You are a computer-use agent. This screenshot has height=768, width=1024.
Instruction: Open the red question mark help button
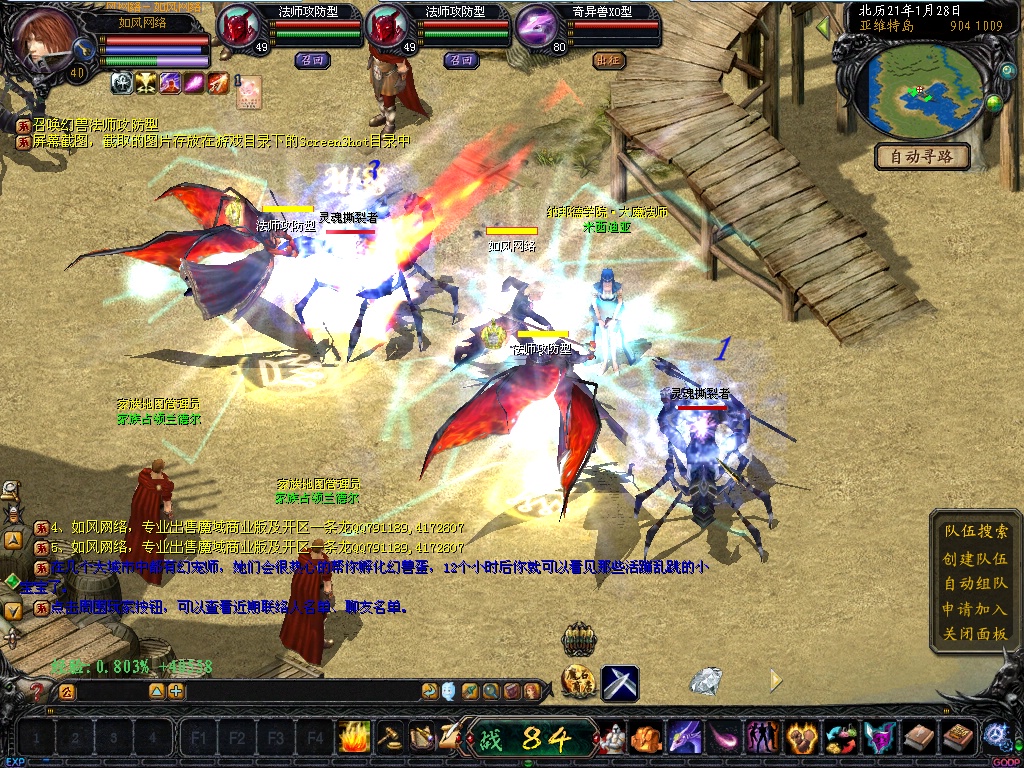pos(39,690)
